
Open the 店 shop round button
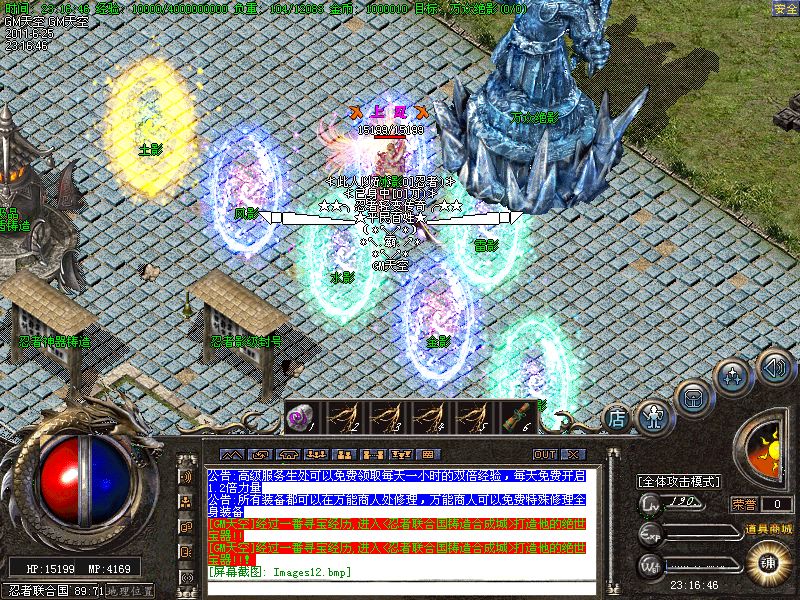pos(618,415)
